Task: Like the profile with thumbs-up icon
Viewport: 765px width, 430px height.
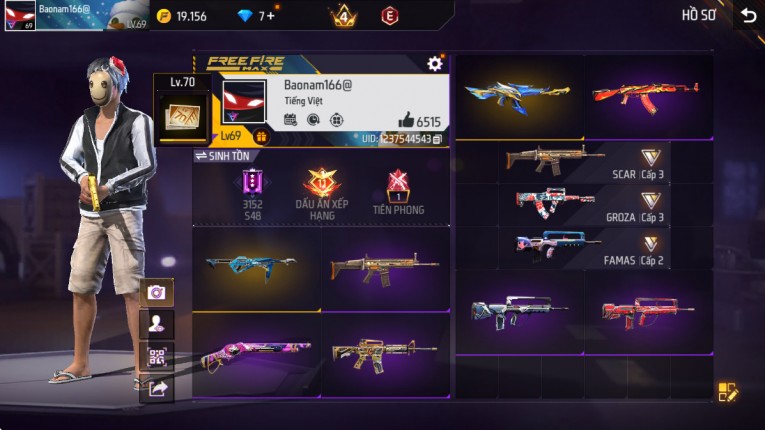Action: coord(406,120)
